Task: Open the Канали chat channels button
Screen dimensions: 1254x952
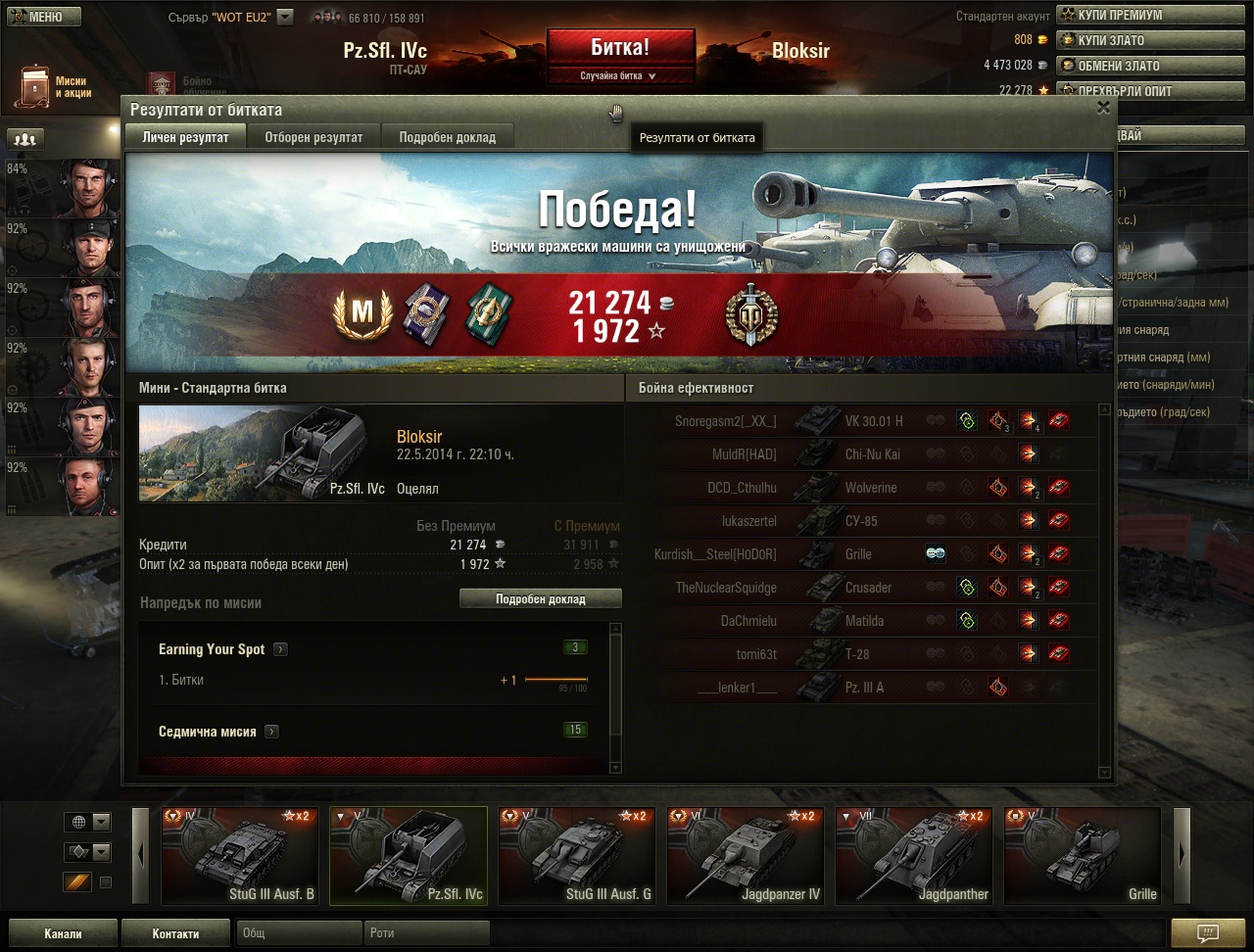Action: coord(63,933)
